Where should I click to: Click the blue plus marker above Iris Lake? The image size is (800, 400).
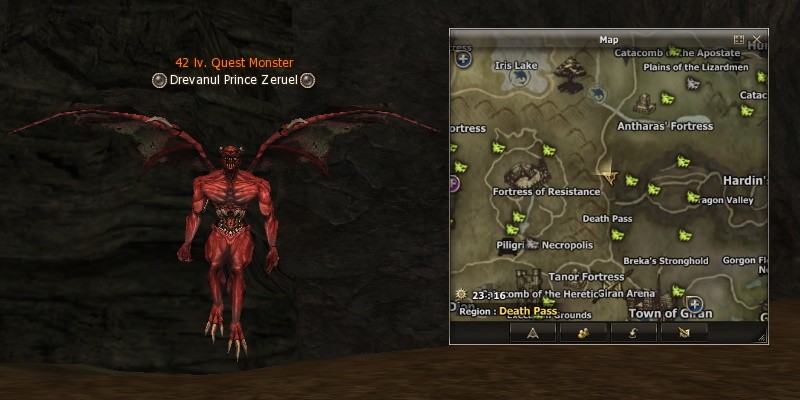(463, 58)
